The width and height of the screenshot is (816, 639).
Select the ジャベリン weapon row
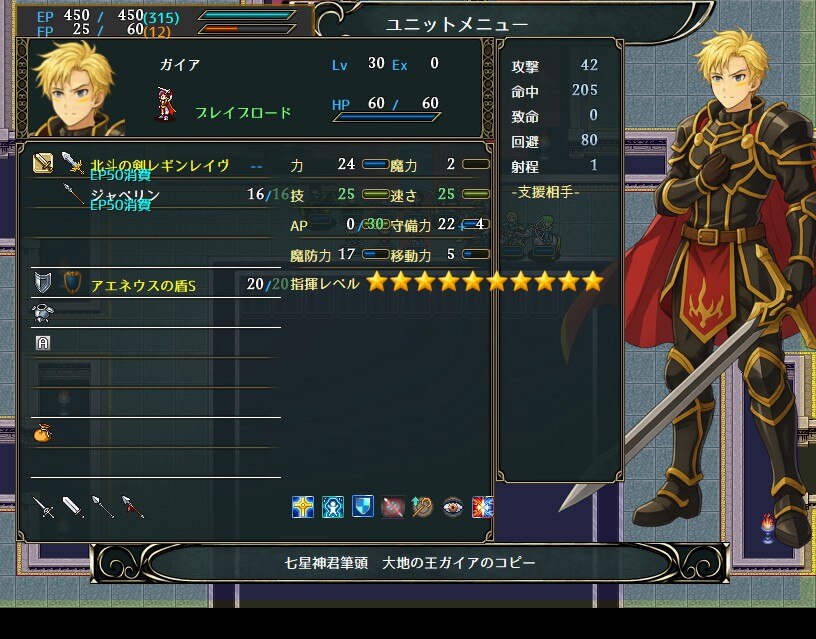pyautogui.click(x=160, y=194)
